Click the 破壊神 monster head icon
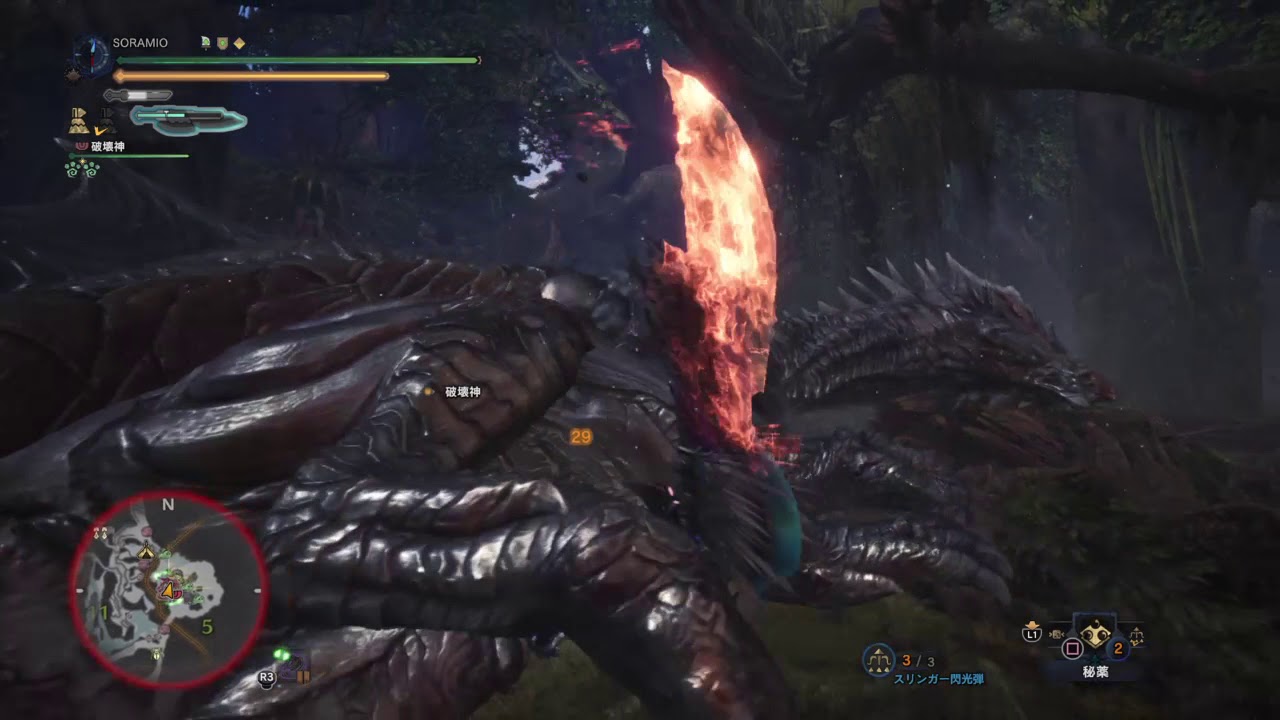Image resolution: width=1280 pixels, height=720 pixels. (82, 145)
